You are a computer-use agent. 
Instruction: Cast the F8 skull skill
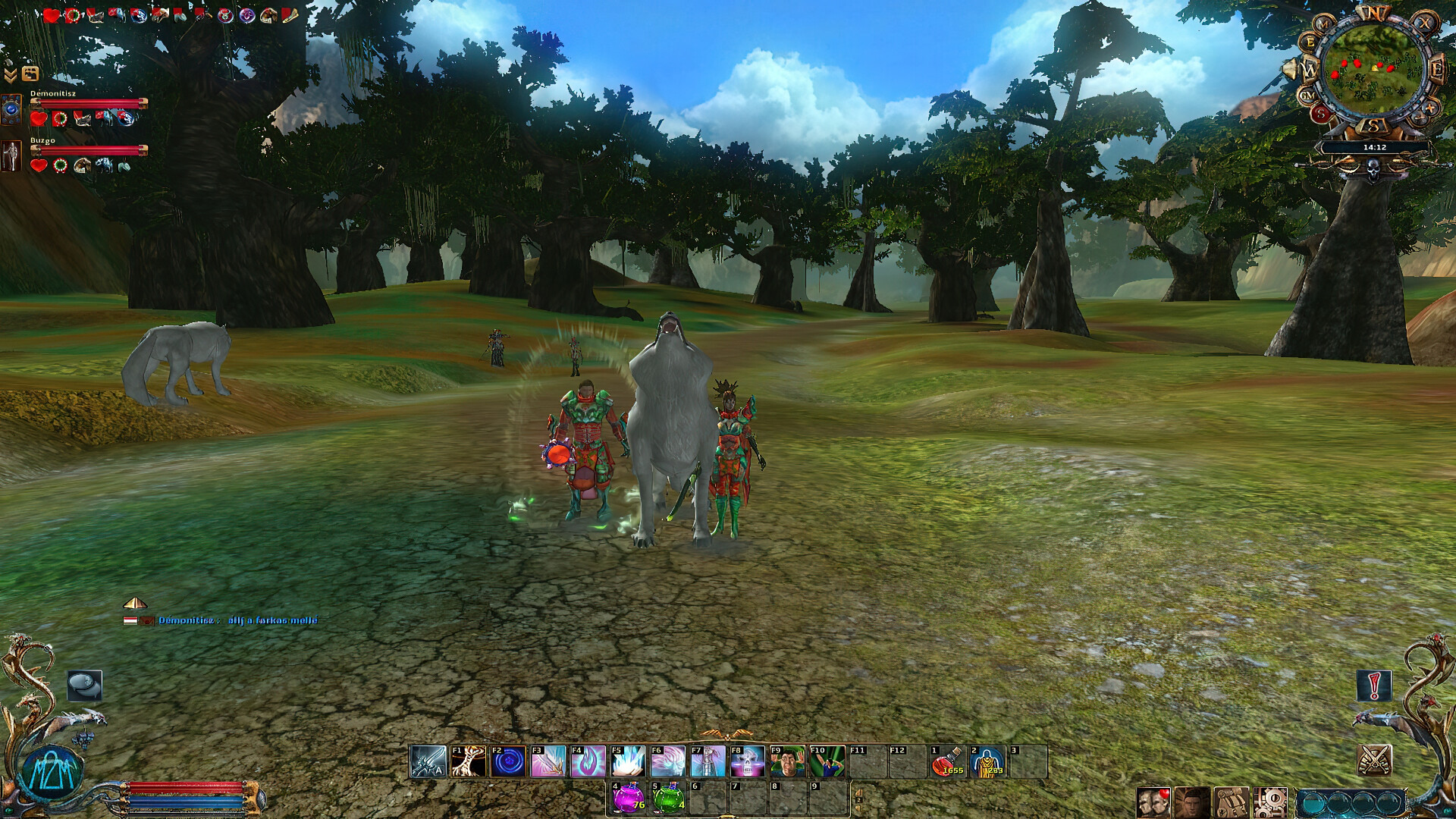click(x=748, y=760)
